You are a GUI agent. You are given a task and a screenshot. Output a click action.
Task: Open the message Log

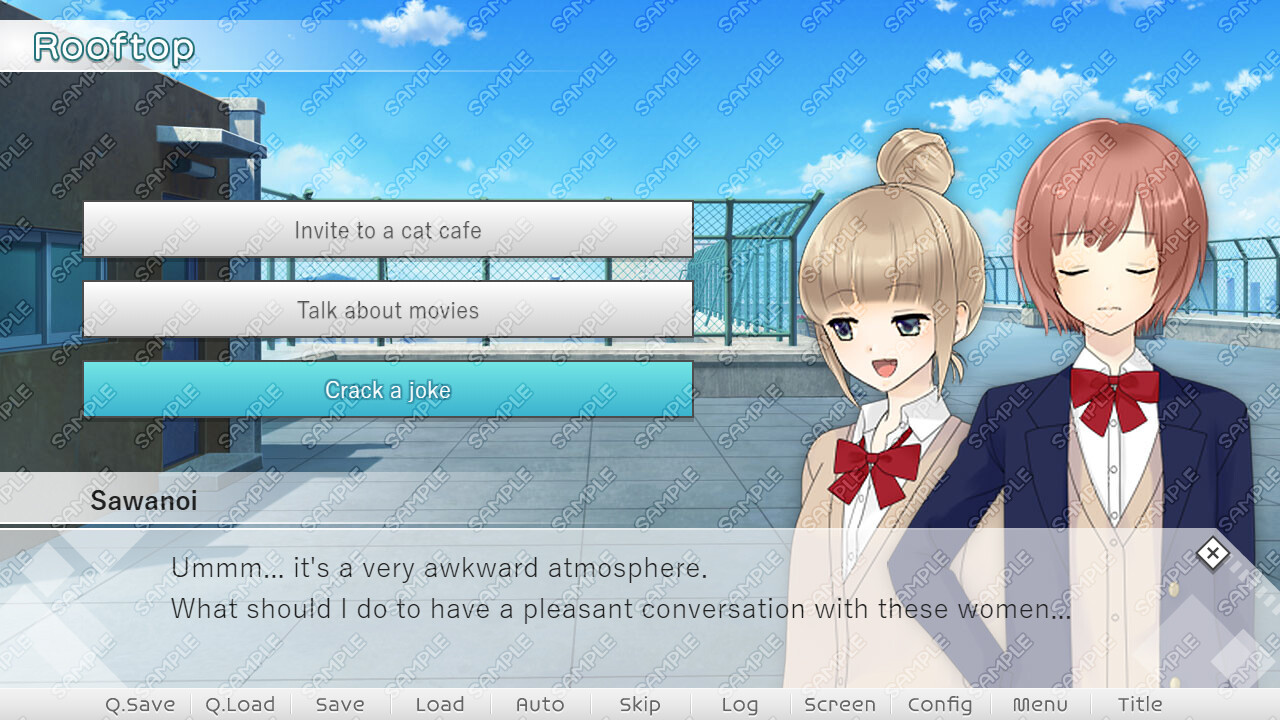pyautogui.click(x=739, y=704)
